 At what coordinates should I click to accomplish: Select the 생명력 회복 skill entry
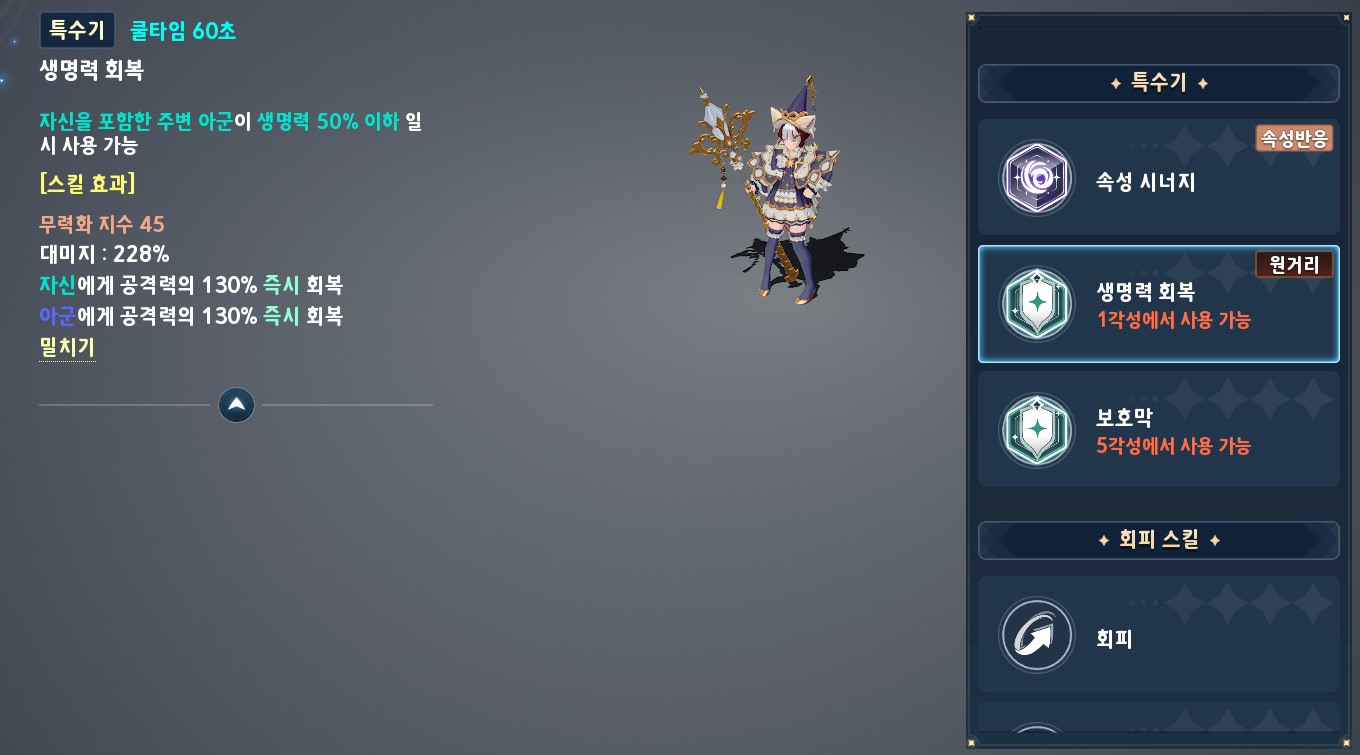1158,304
